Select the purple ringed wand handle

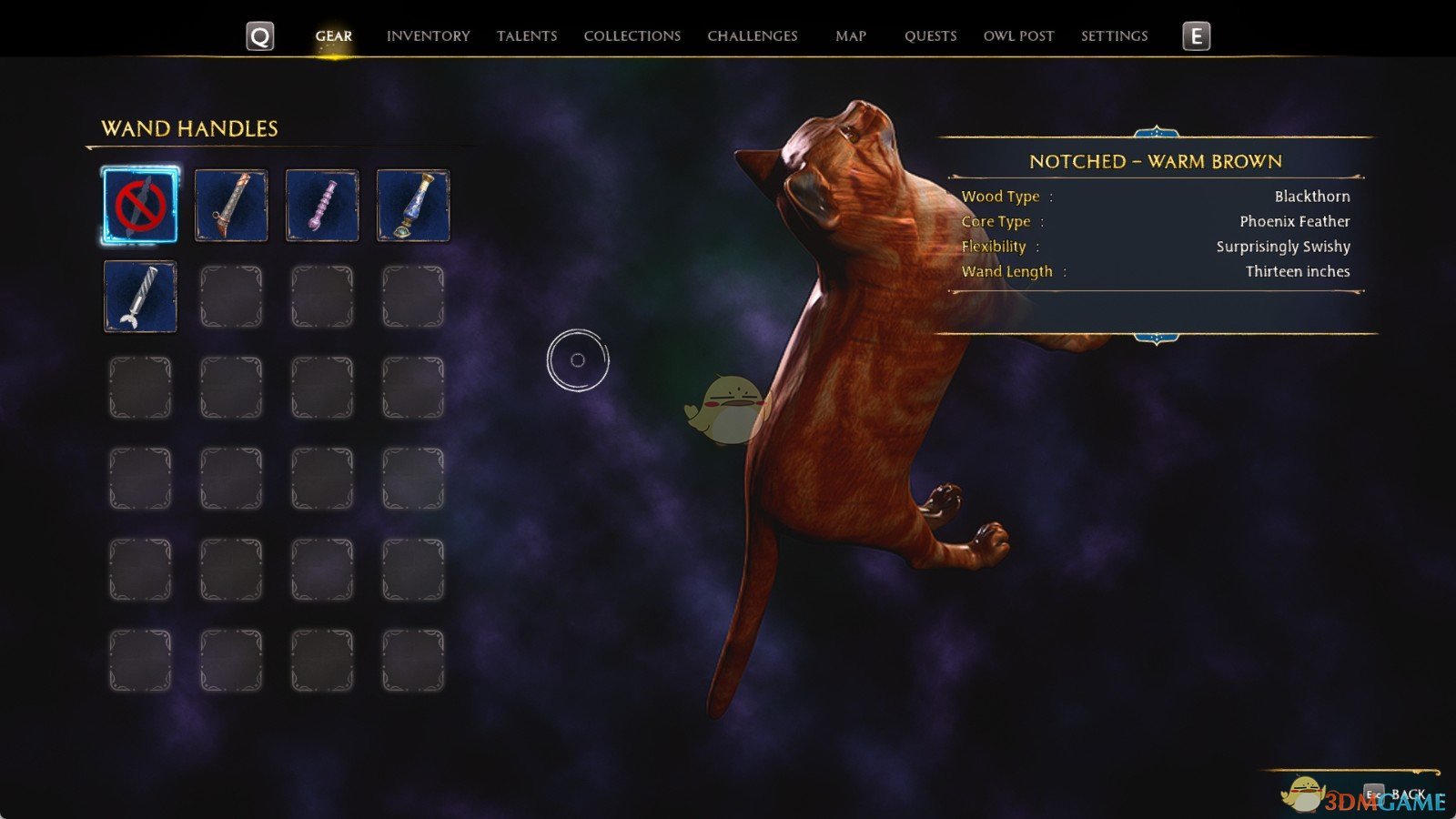point(321,206)
